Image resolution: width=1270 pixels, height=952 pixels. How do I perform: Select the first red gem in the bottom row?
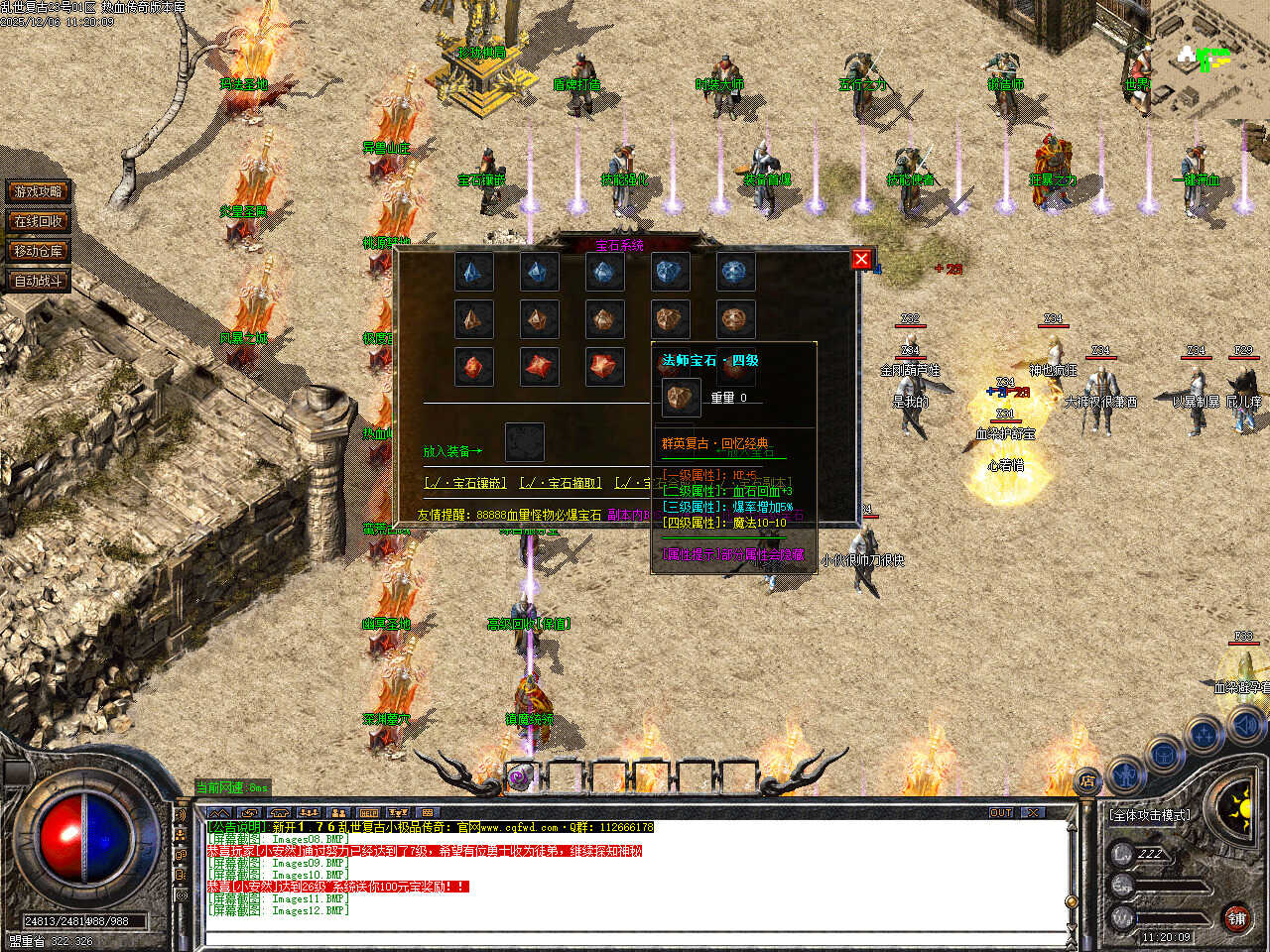pyautogui.click(x=473, y=367)
